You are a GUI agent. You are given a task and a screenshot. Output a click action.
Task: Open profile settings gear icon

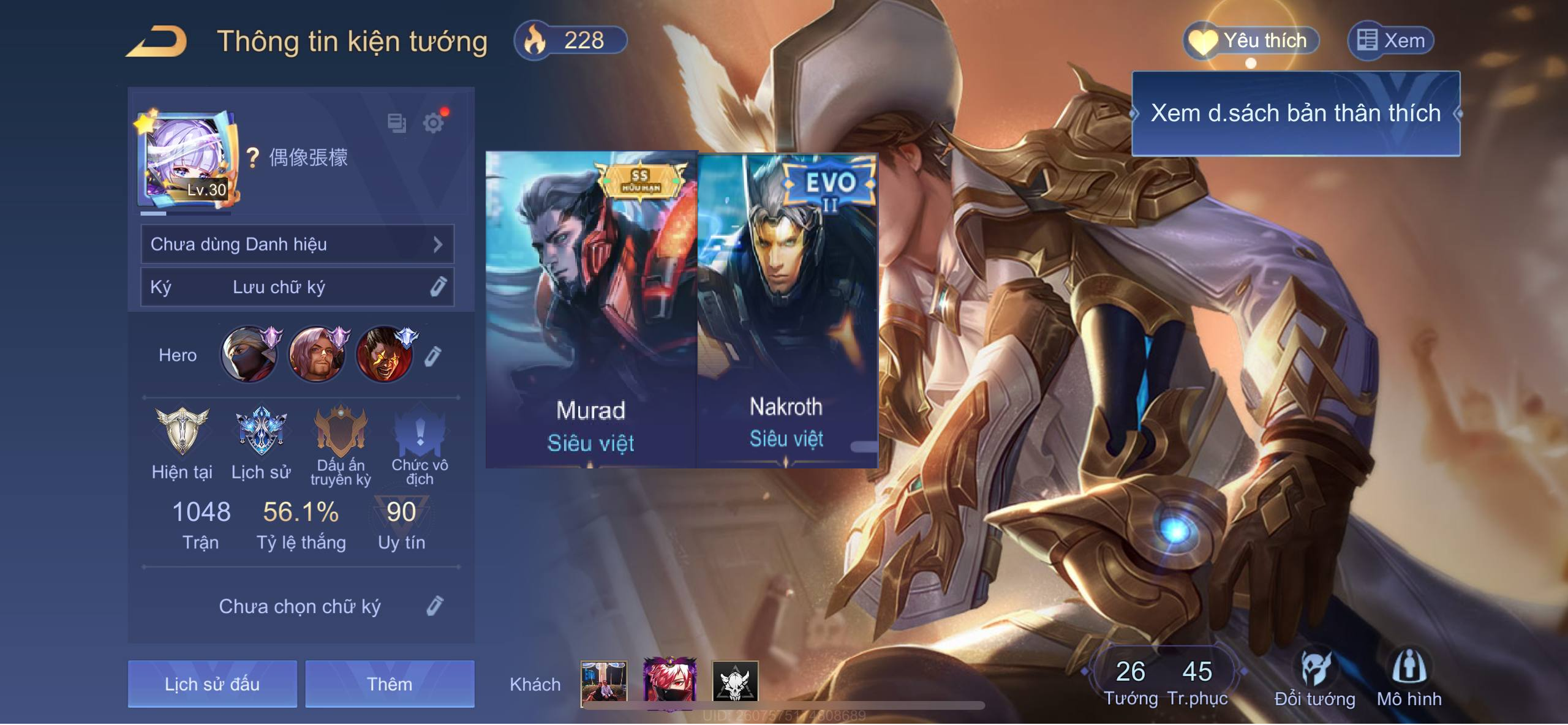click(x=433, y=123)
